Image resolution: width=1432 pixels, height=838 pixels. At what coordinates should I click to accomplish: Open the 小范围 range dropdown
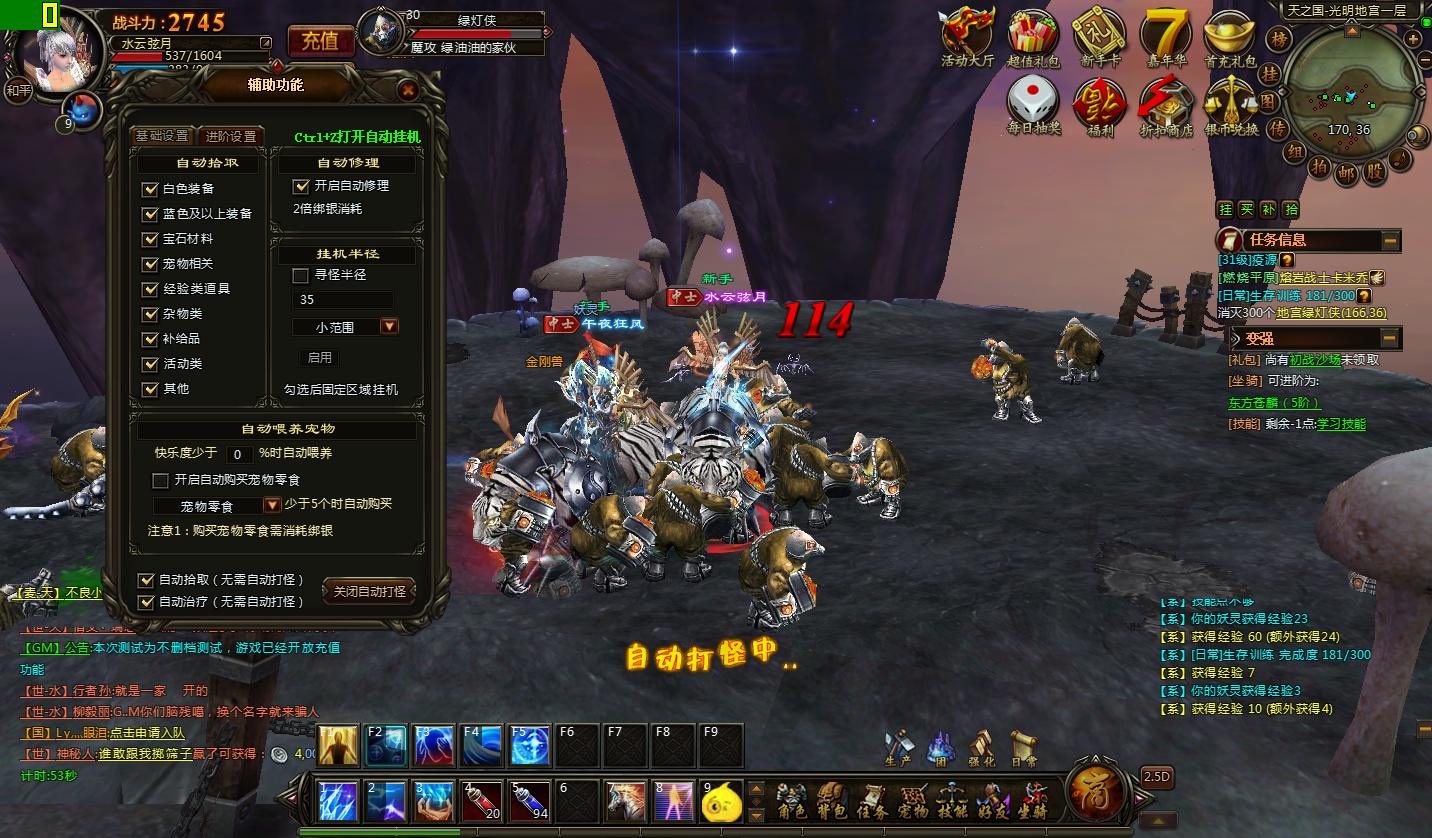point(389,327)
